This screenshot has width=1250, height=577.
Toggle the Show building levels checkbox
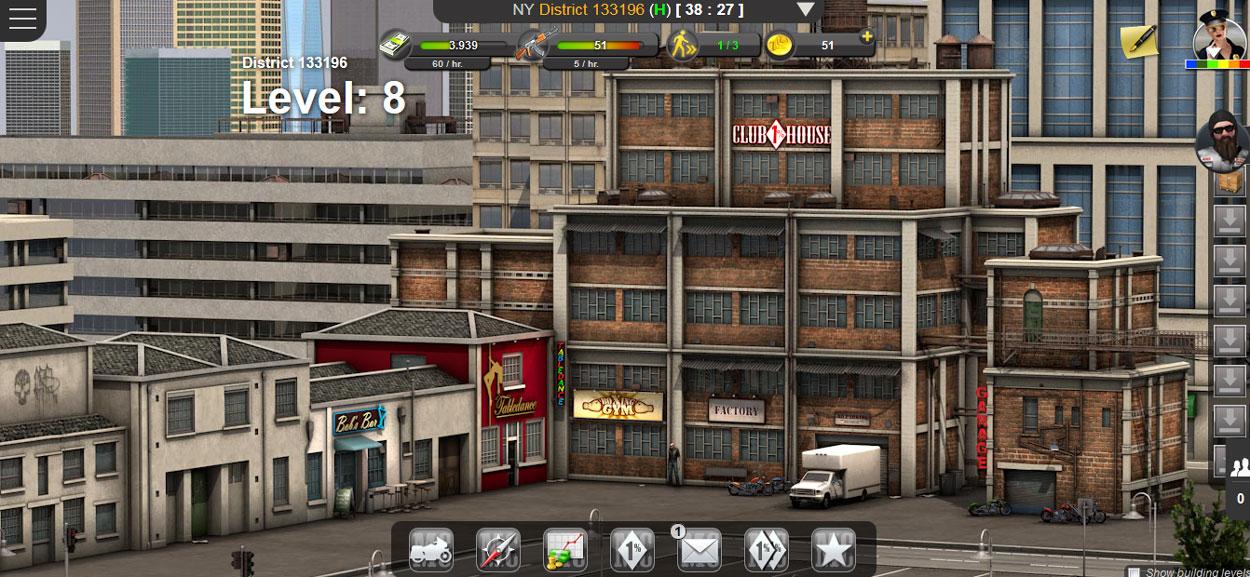pos(1133,572)
